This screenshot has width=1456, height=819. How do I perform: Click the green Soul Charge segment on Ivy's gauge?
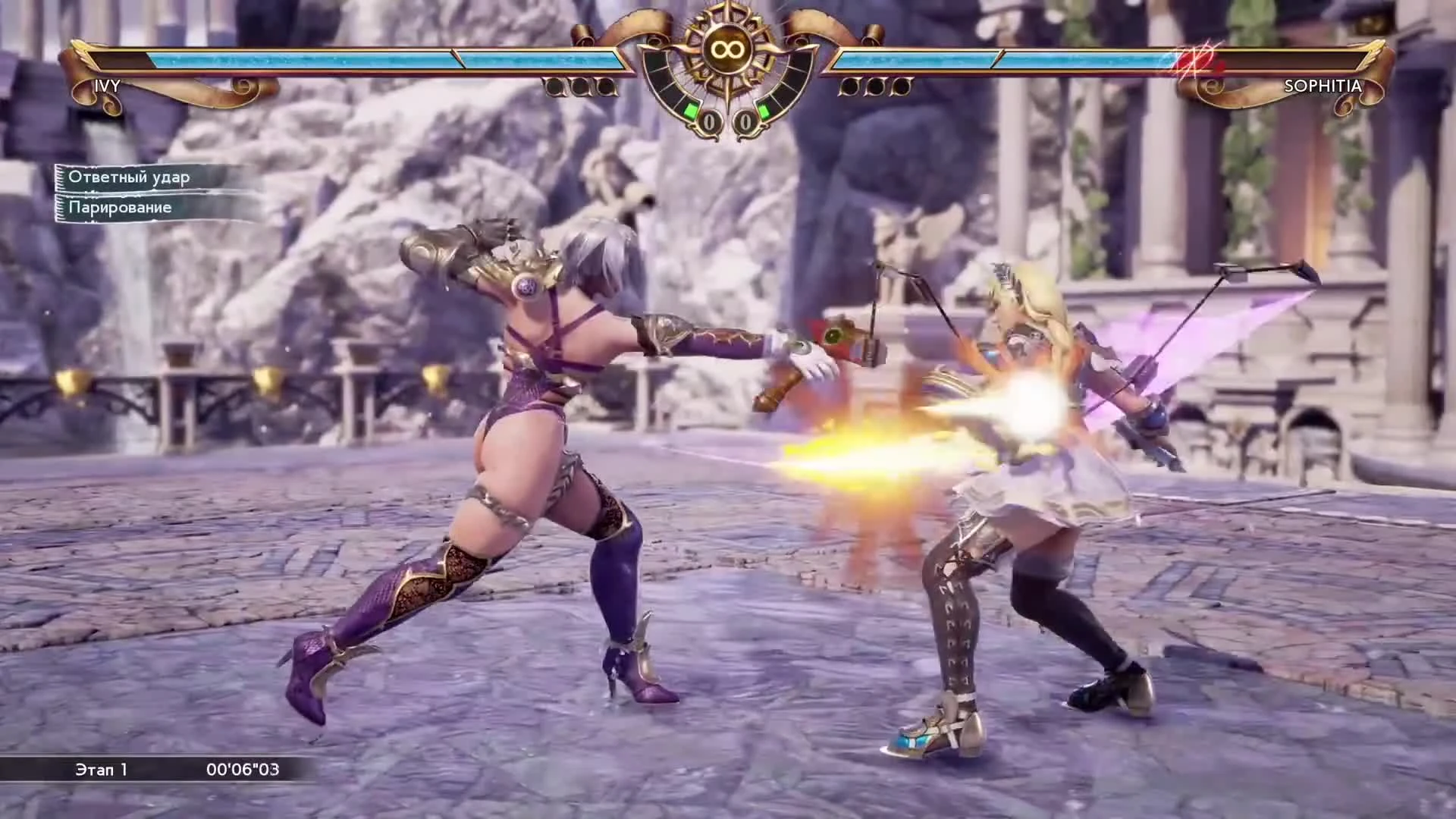click(692, 111)
